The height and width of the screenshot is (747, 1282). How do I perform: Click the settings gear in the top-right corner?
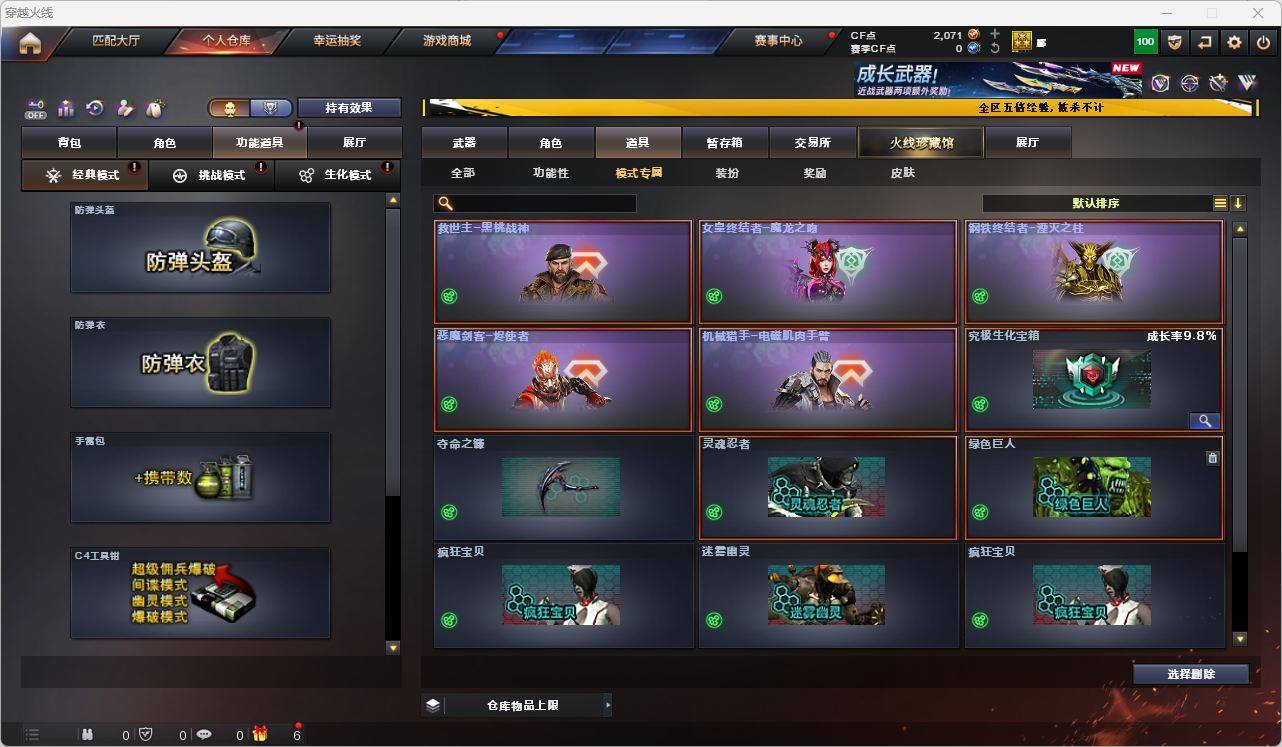(1233, 42)
